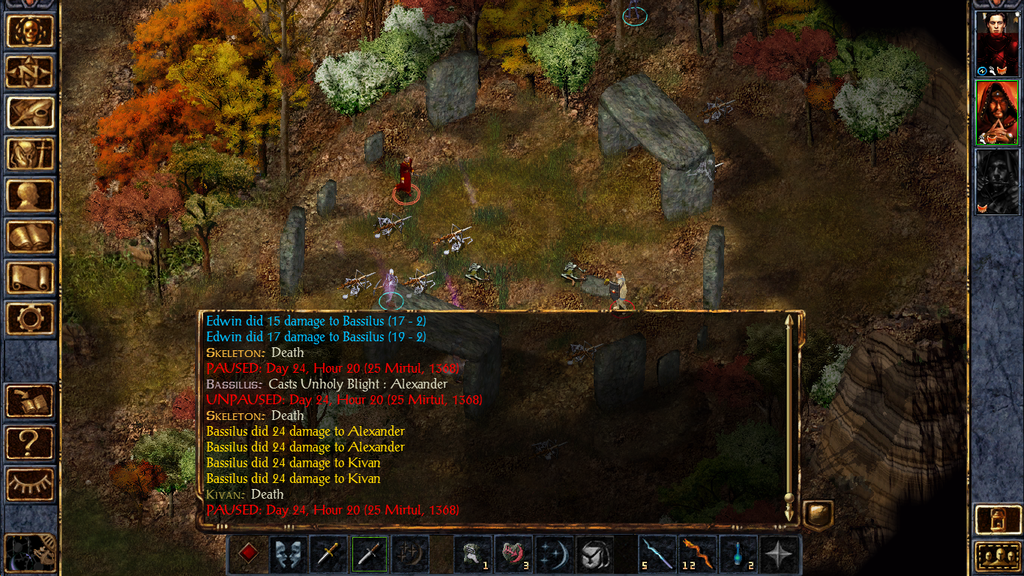The width and height of the screenshot is (1024, 576).
Task: Use the blue potion quick item
Action: tap(738, 554)
